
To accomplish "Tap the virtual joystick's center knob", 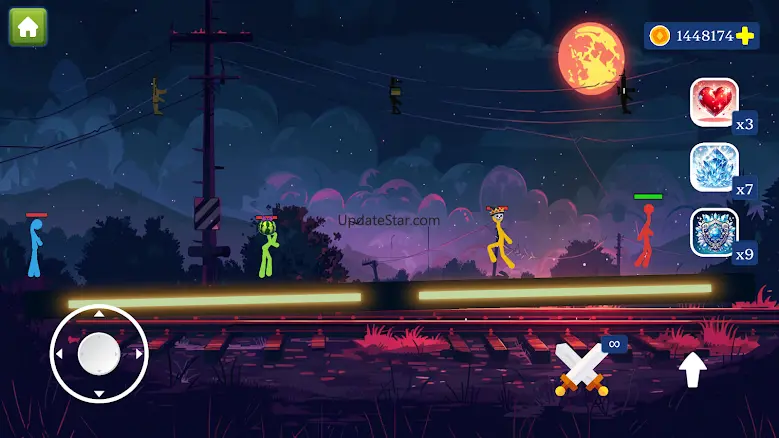I will 98,353.
